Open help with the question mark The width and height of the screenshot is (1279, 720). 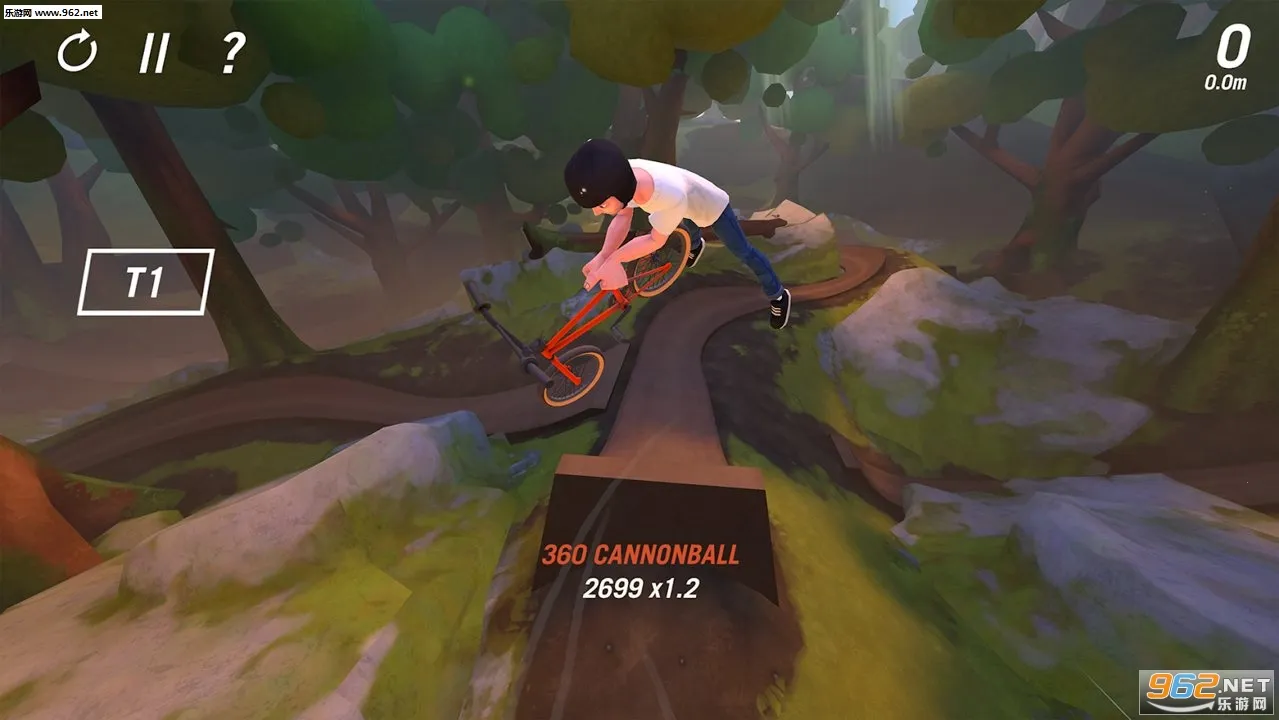(x=232, y=52)
